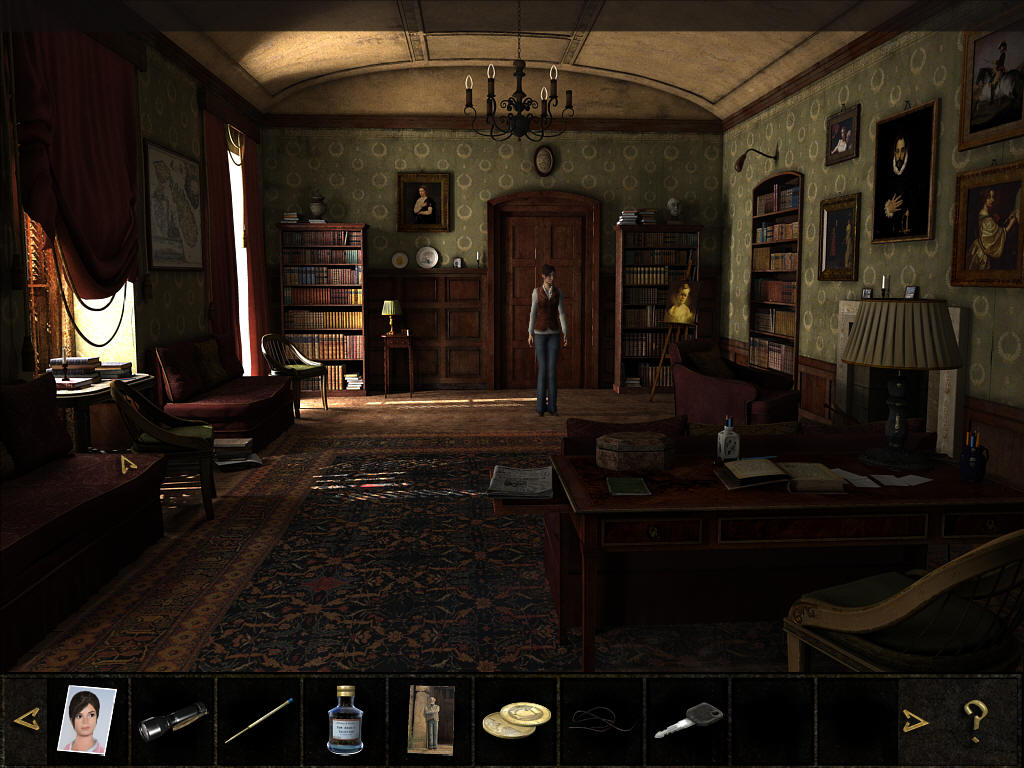Select the pencil inventory item
This screenshot has height=768, width=1024.
(258, 721)
